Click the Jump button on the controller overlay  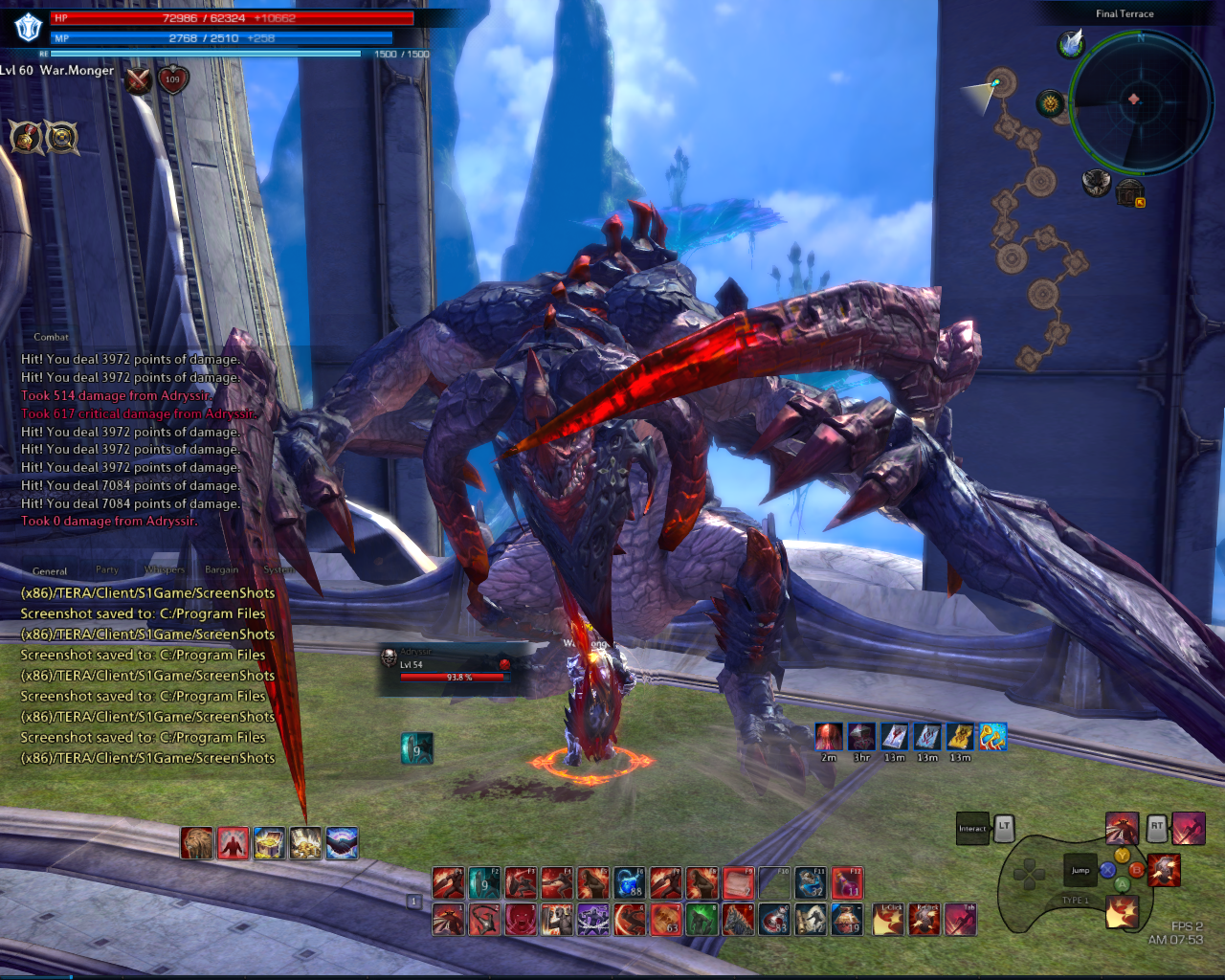(x=1081, y=871)
